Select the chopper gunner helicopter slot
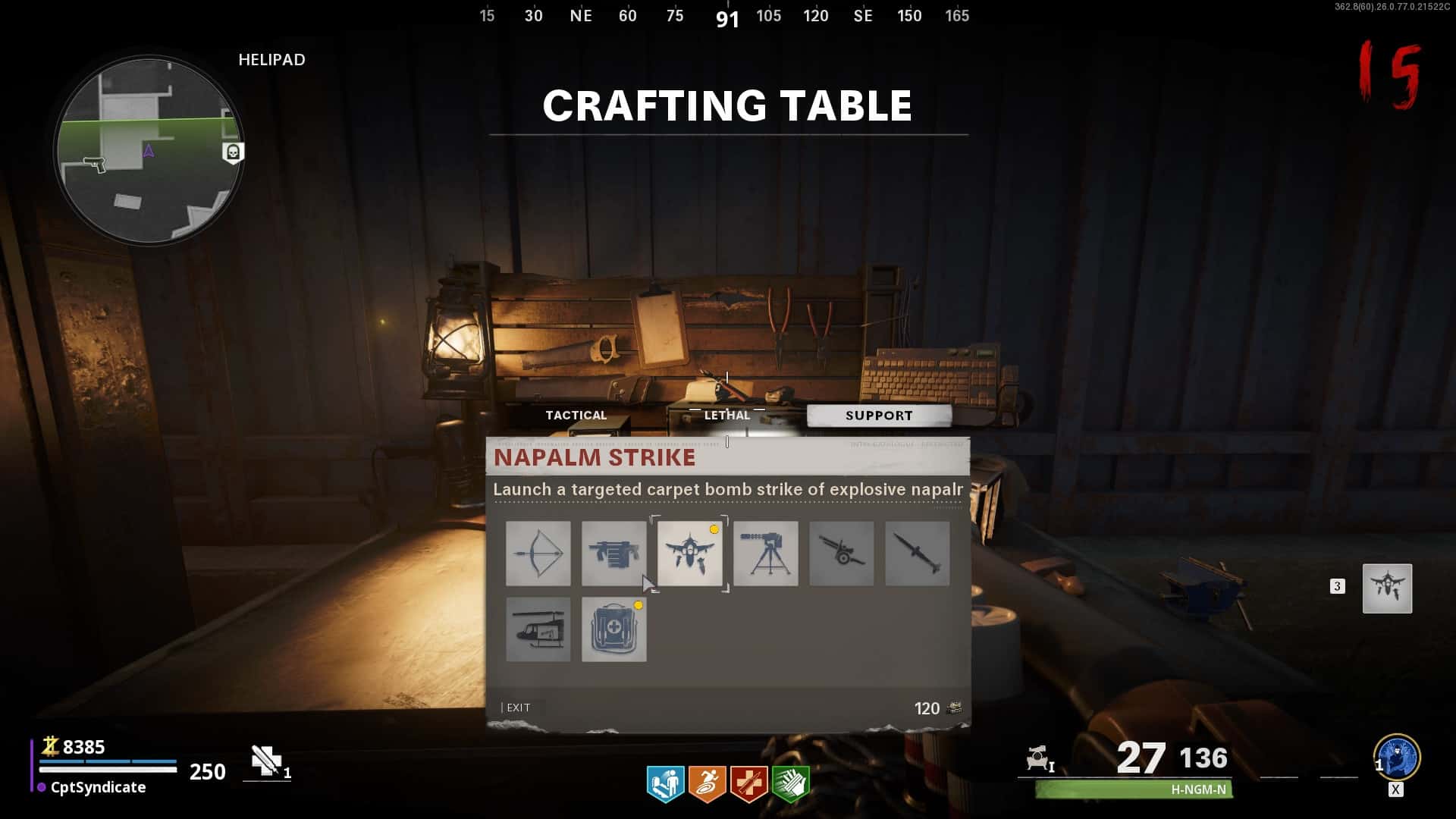Screen dimensions: 1456x819 (x=538, y=629)
